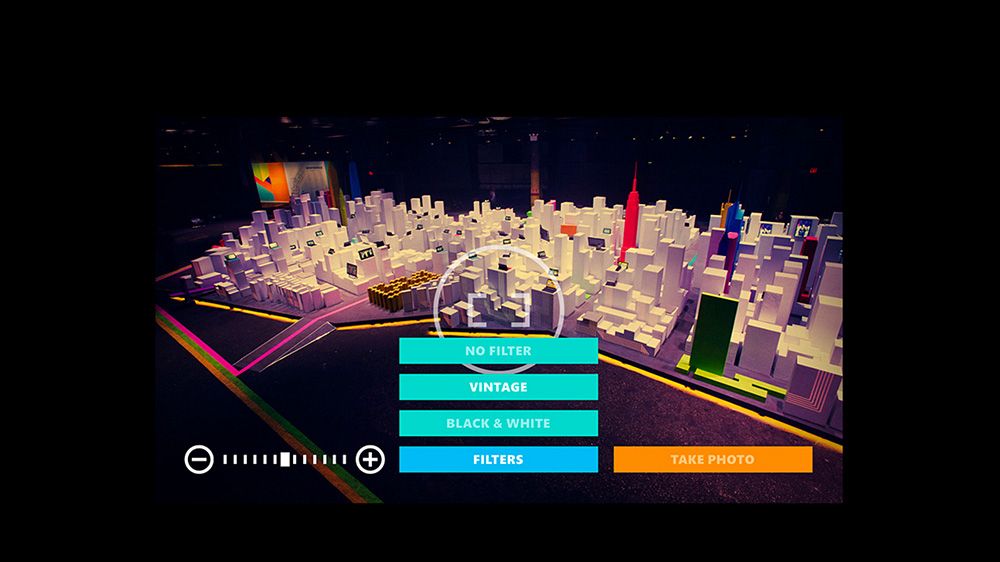Choose the Vintage filter
Image resolution: width=1000 pixels, height=562 pixels.
[498, 387]
